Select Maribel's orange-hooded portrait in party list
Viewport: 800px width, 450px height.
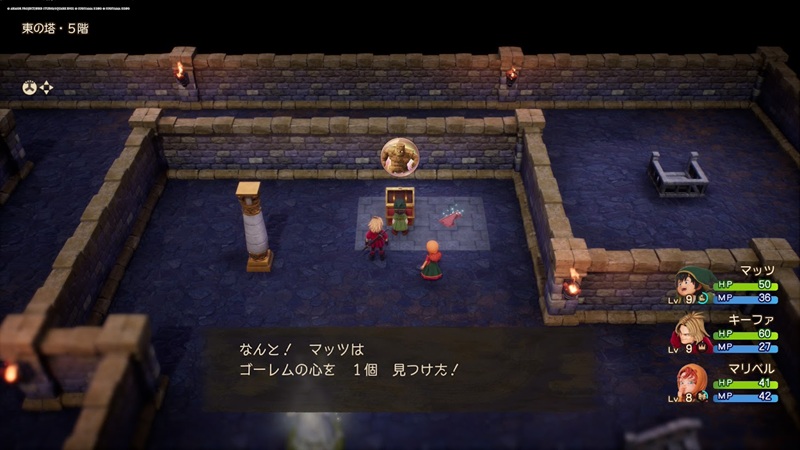point(692,383)
